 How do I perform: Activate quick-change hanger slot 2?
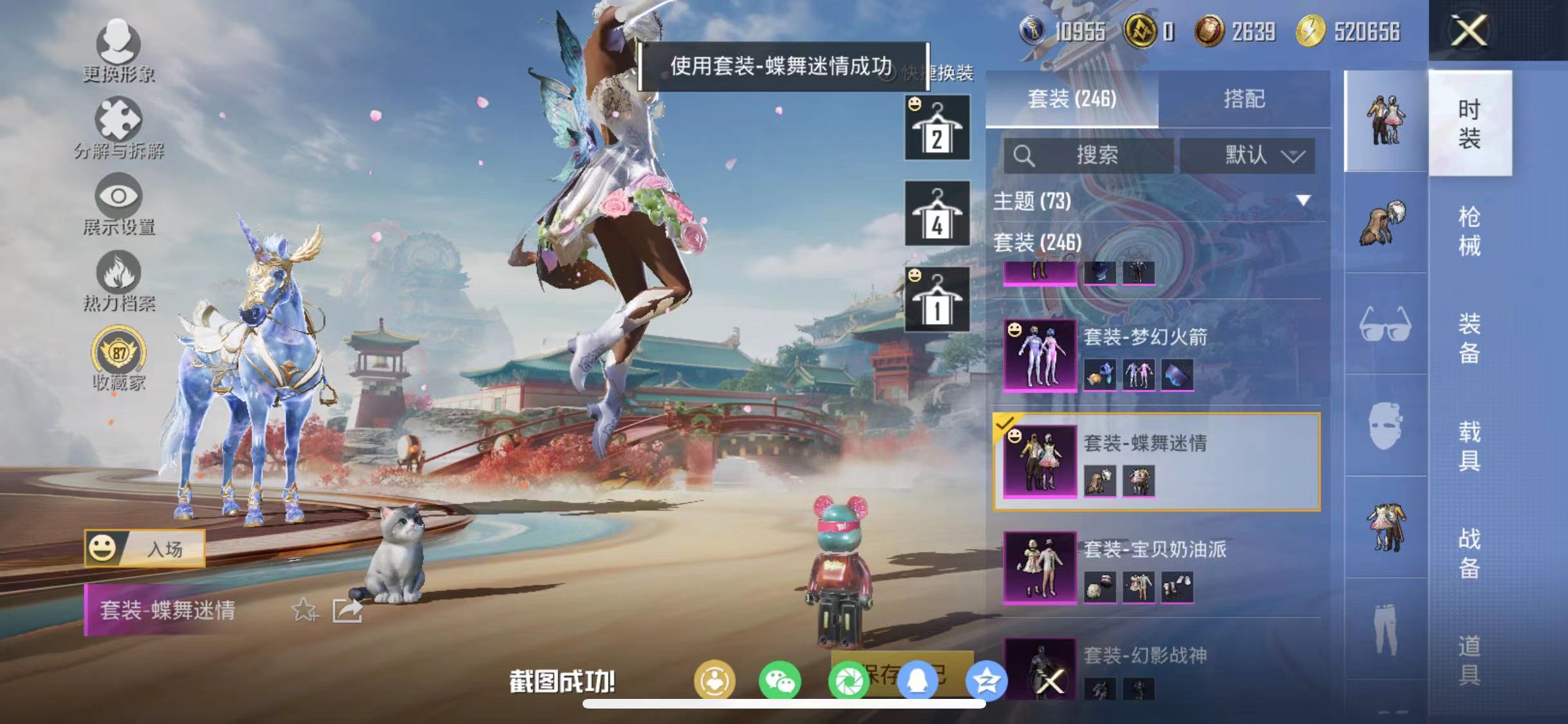click(x=937, y=129)
